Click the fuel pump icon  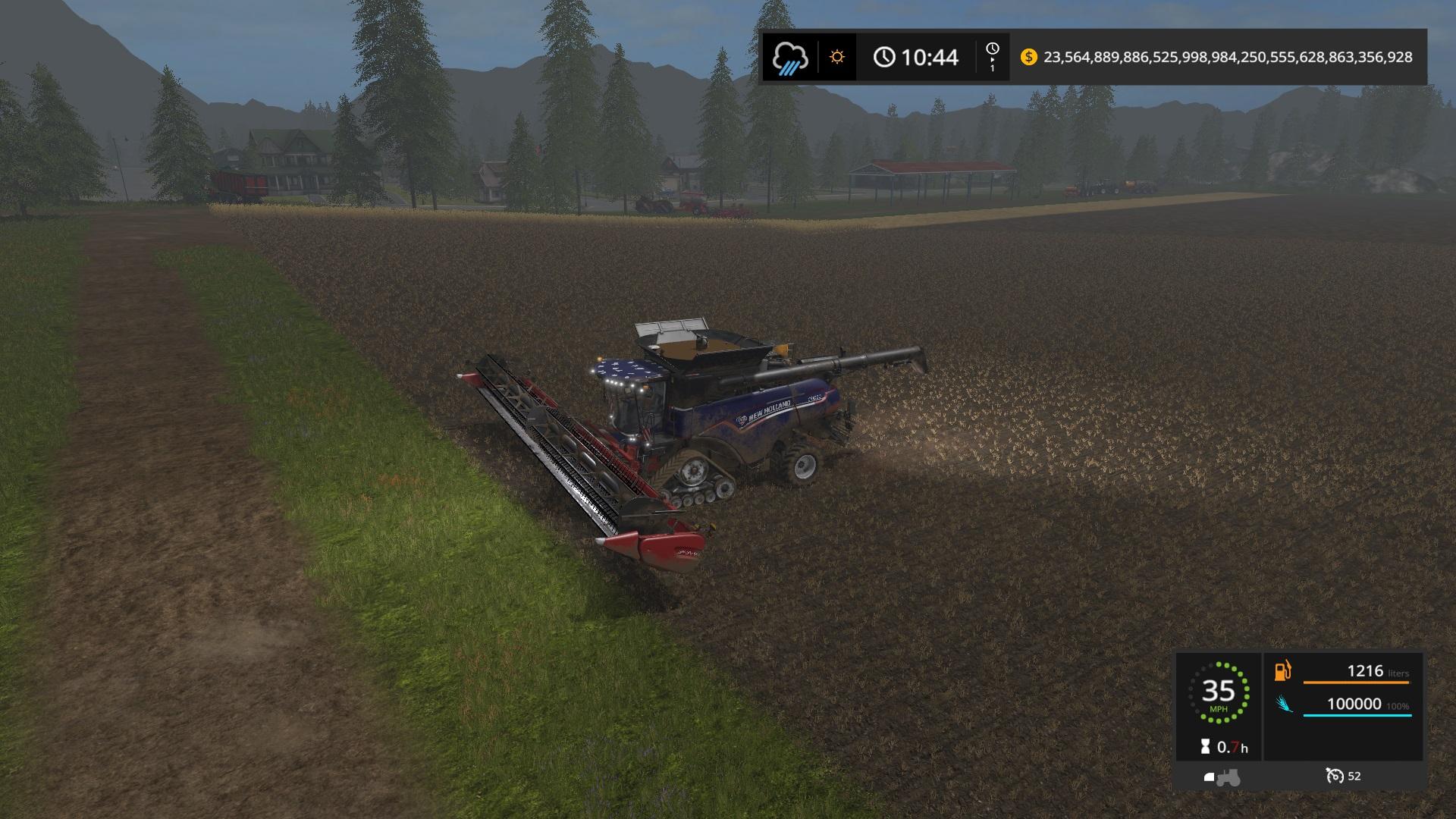[x=1282, y=671]
